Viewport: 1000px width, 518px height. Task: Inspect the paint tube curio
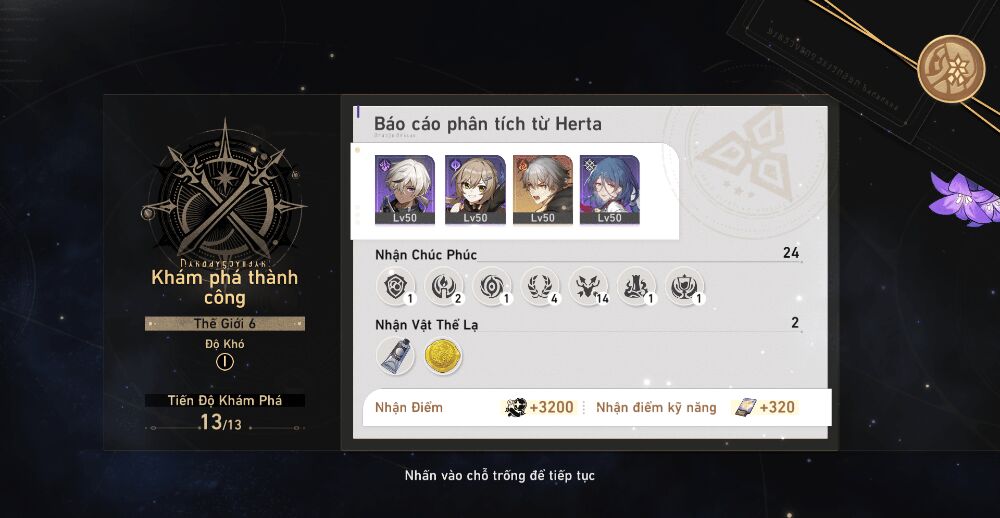pyautogui.click(x=394, y=355)
